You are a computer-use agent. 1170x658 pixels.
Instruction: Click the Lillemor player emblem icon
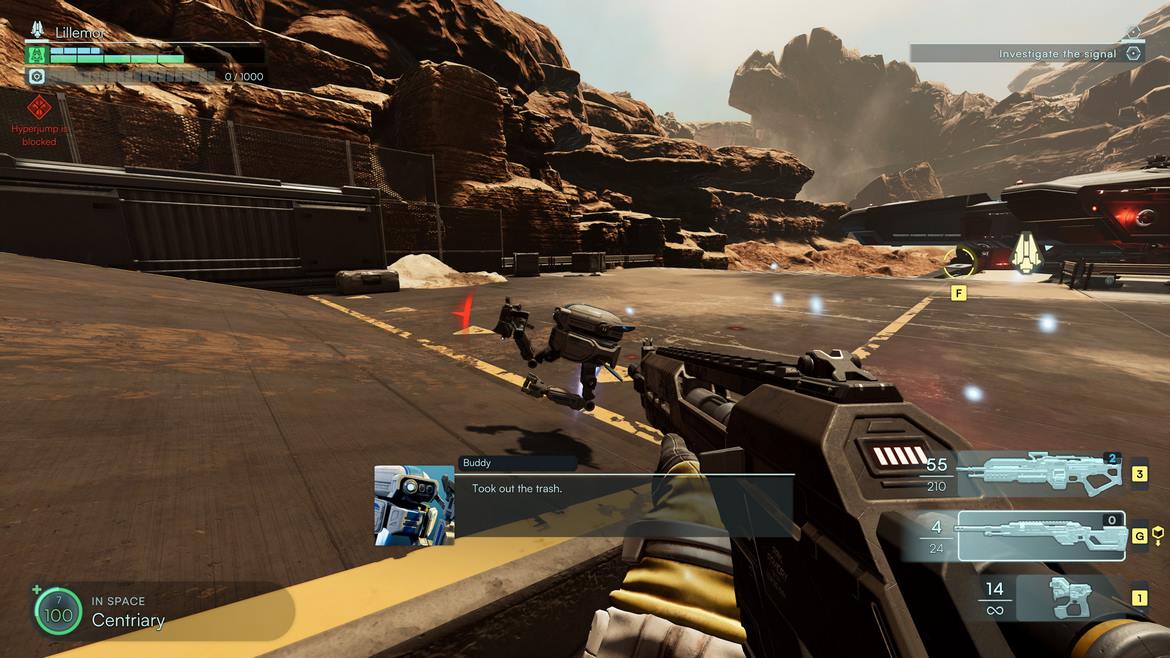tap(38, 32)
